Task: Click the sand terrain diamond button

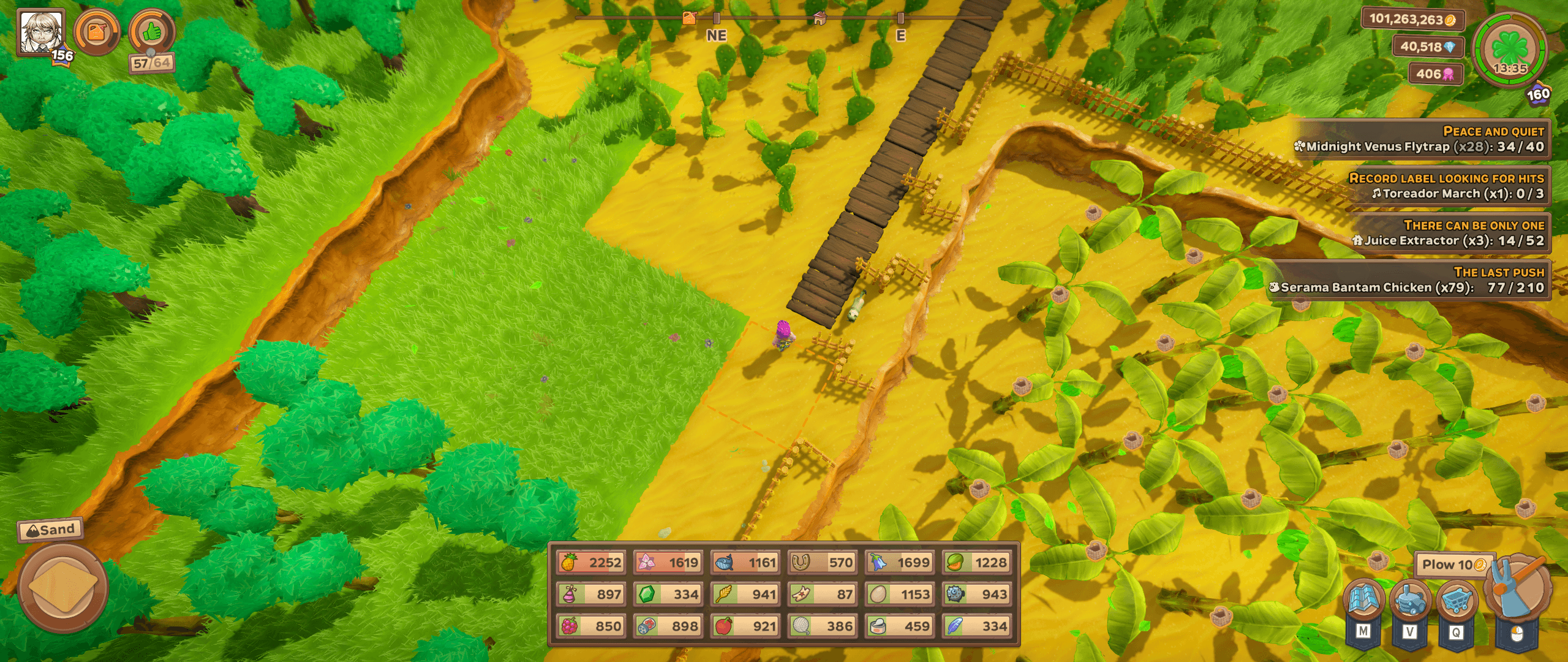Action: pos(62,587)
